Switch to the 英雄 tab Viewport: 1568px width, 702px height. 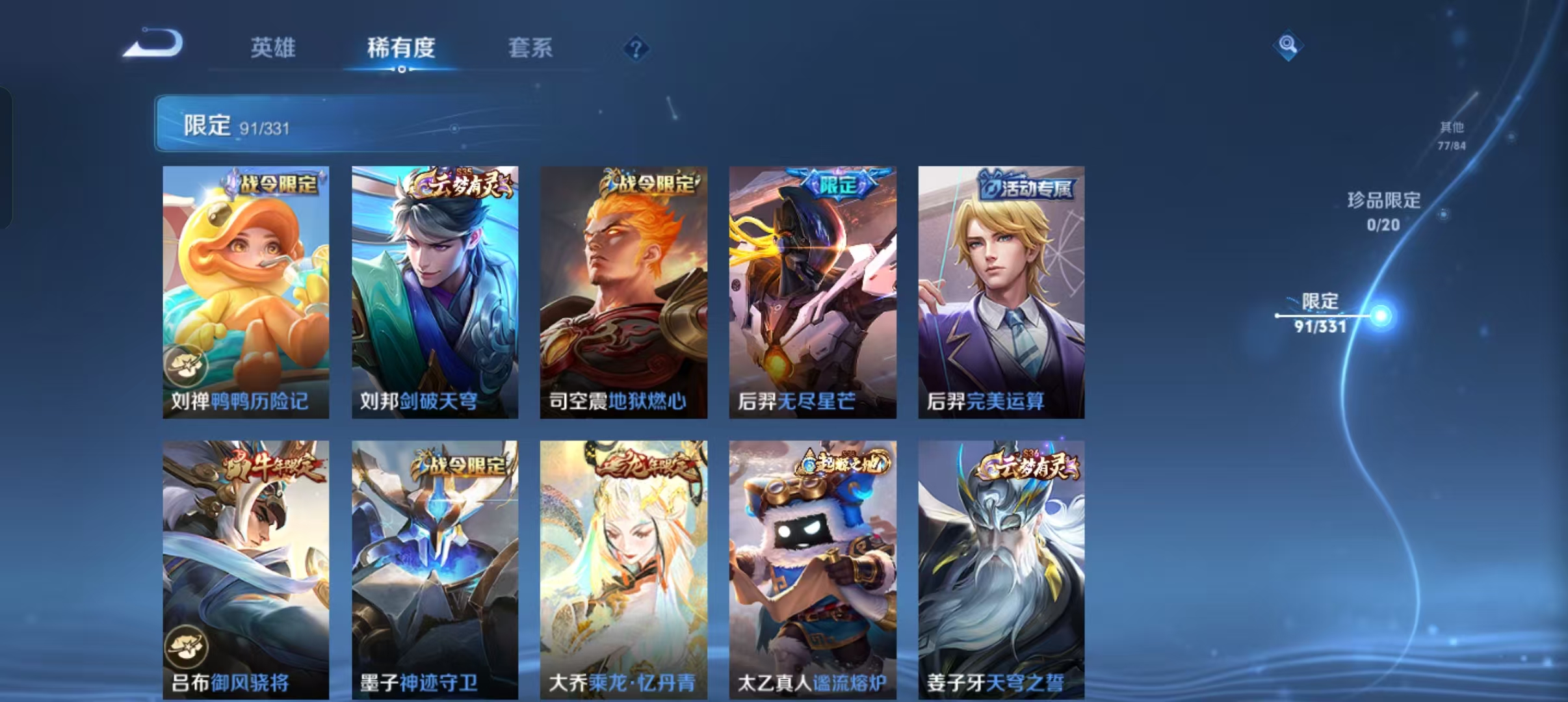coord(274,49)
